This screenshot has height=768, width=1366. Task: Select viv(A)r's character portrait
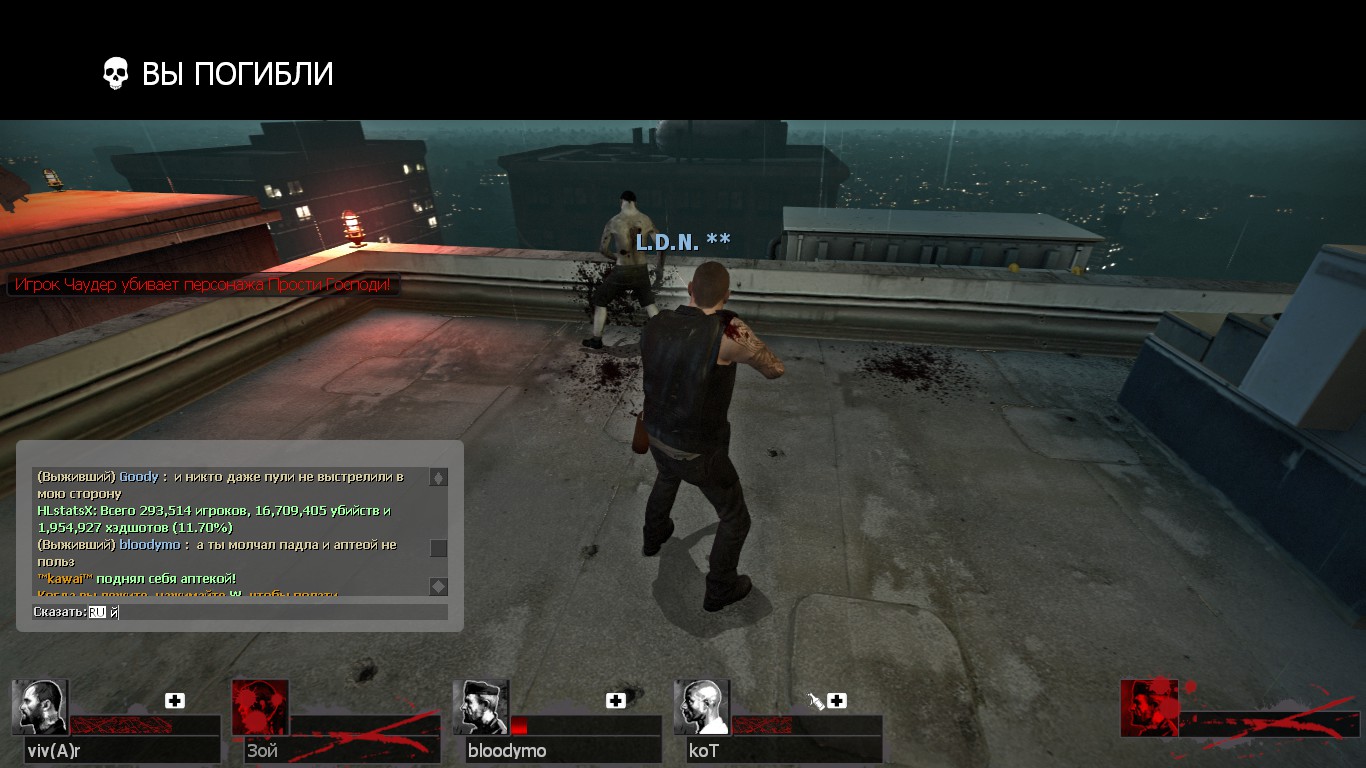tap(40, 708)
